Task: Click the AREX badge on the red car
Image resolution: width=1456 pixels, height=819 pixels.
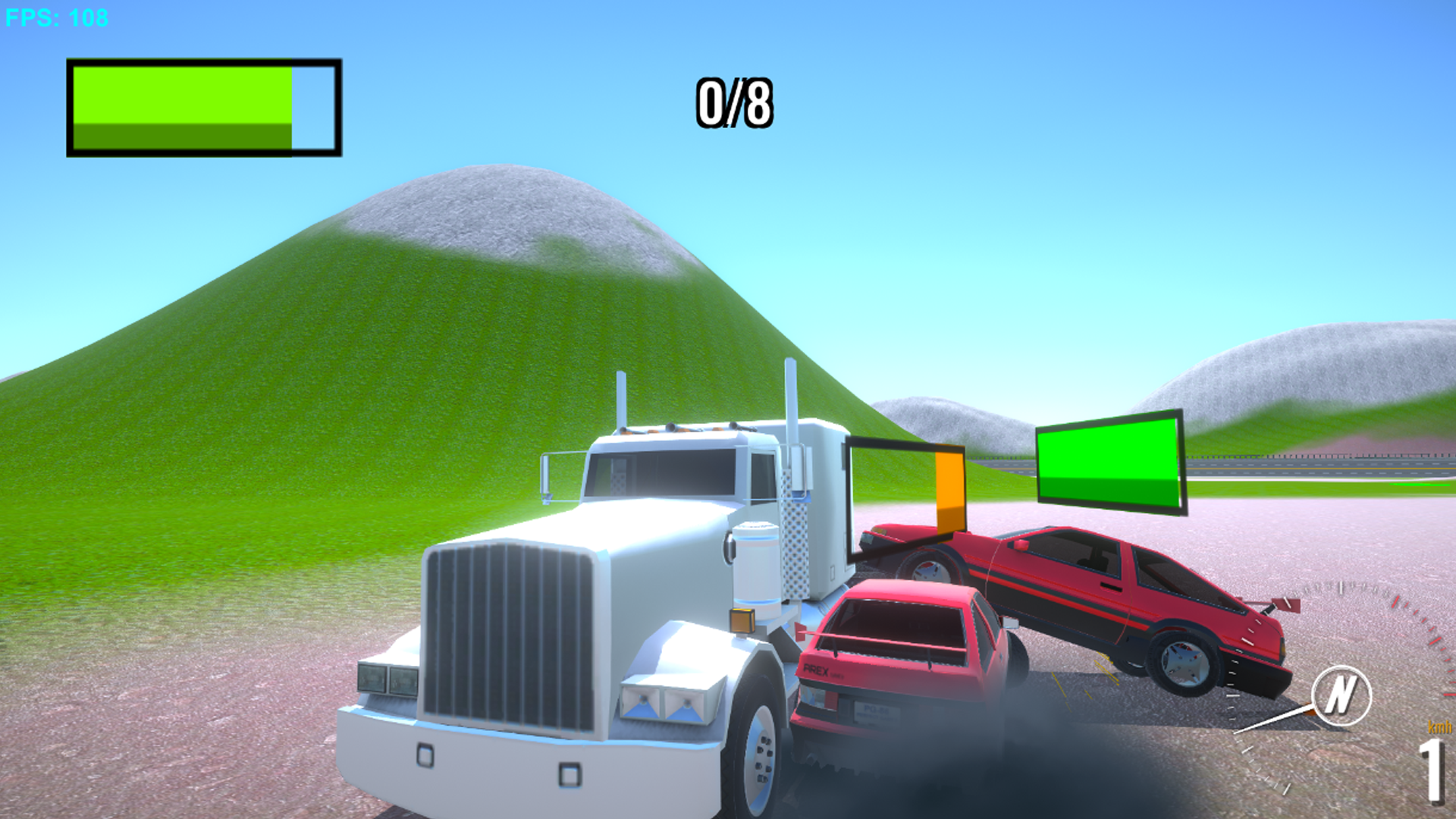Action: click(x=817, y=670)
